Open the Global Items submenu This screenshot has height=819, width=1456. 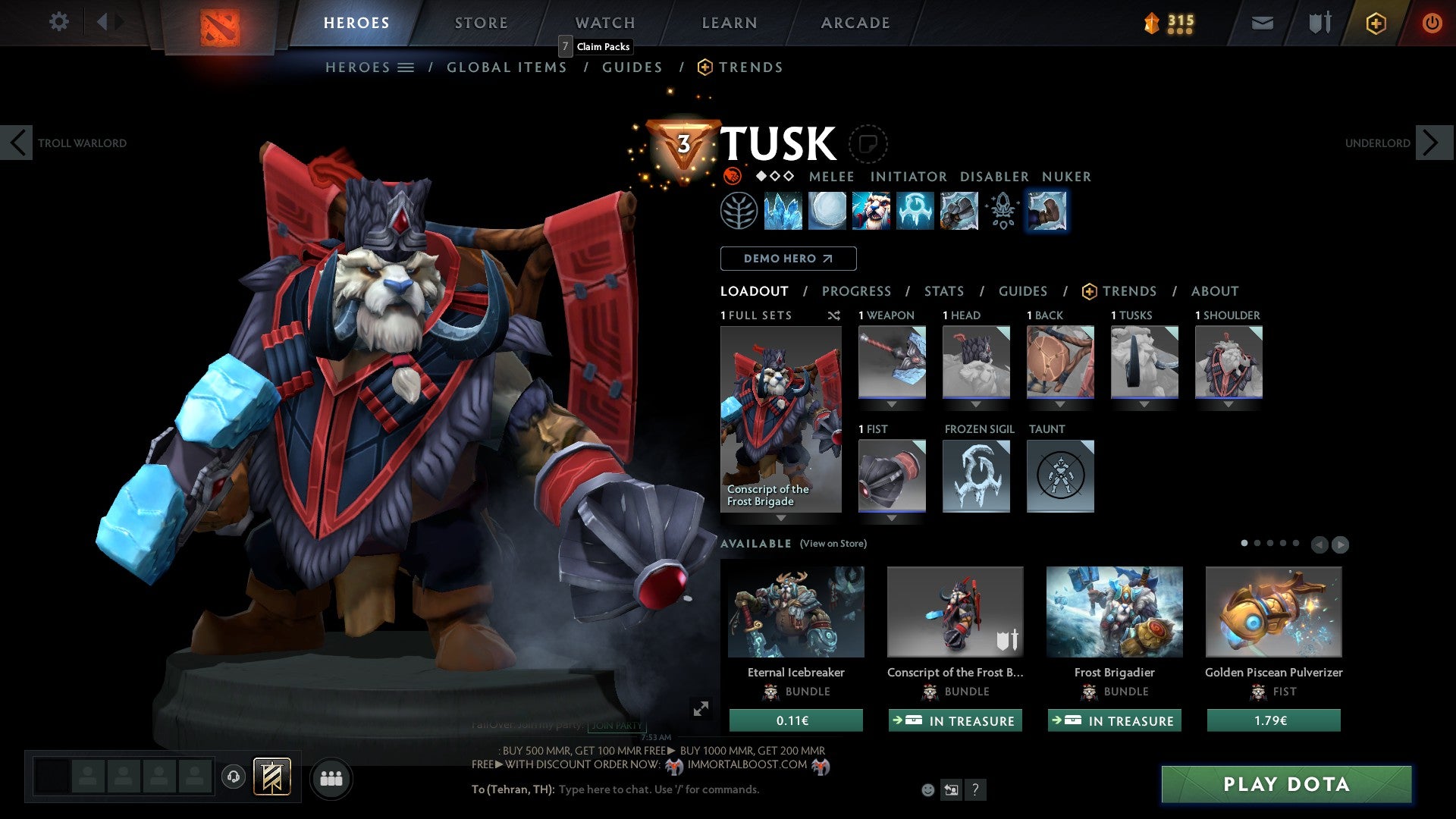pos(507,67)
